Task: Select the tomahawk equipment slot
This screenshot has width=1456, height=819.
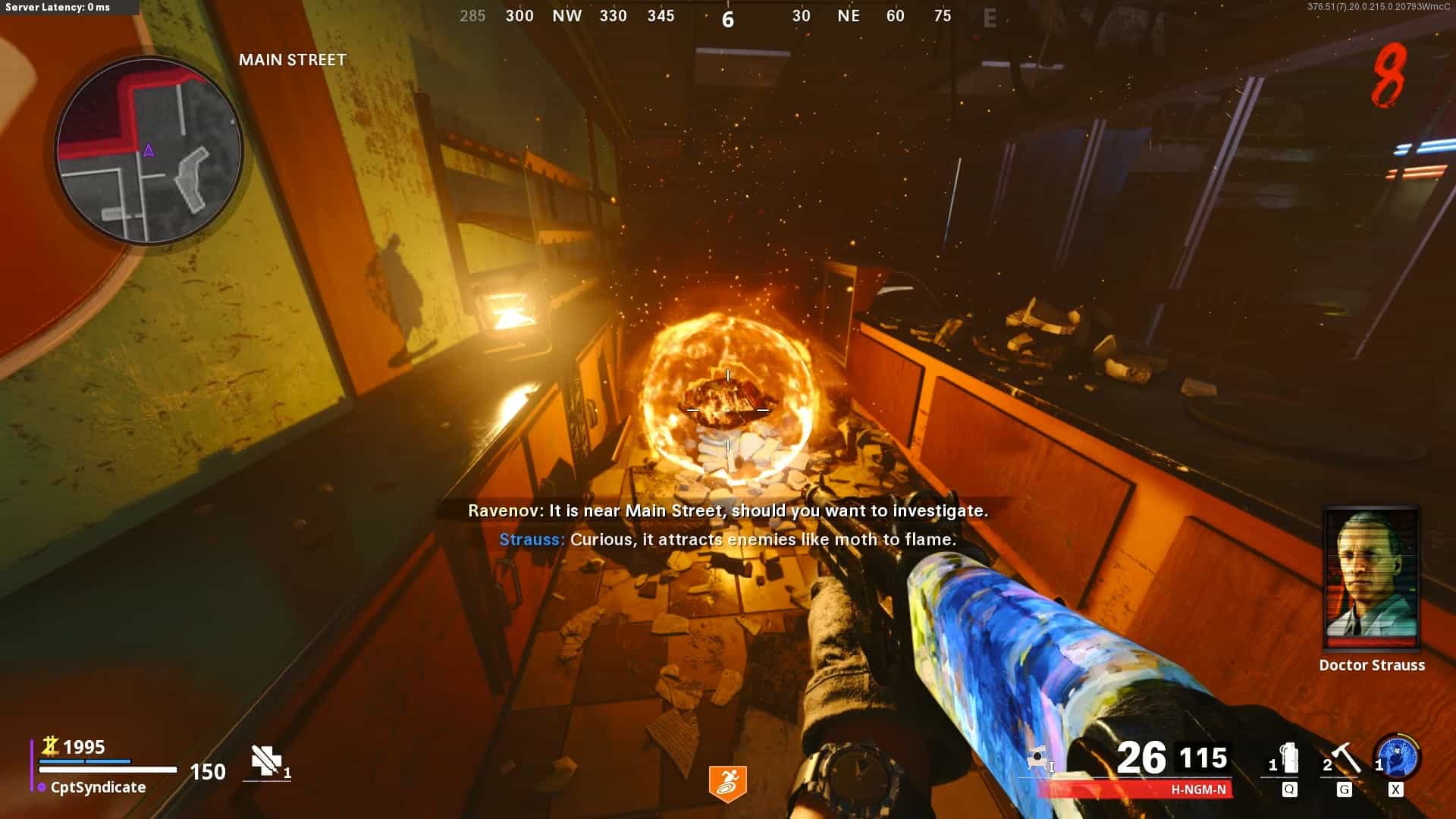Action: [x=1344, y=760]
